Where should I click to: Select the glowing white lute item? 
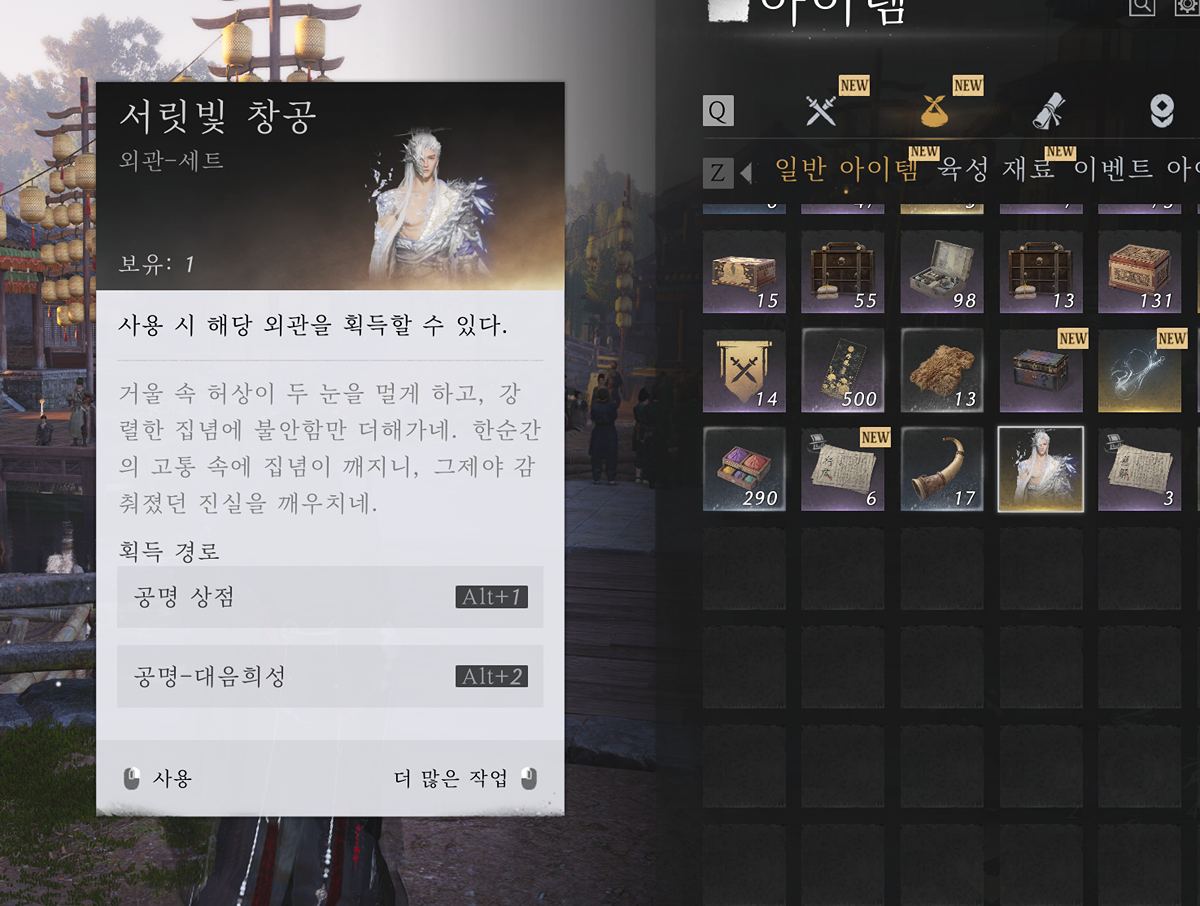pos(1140,370)
